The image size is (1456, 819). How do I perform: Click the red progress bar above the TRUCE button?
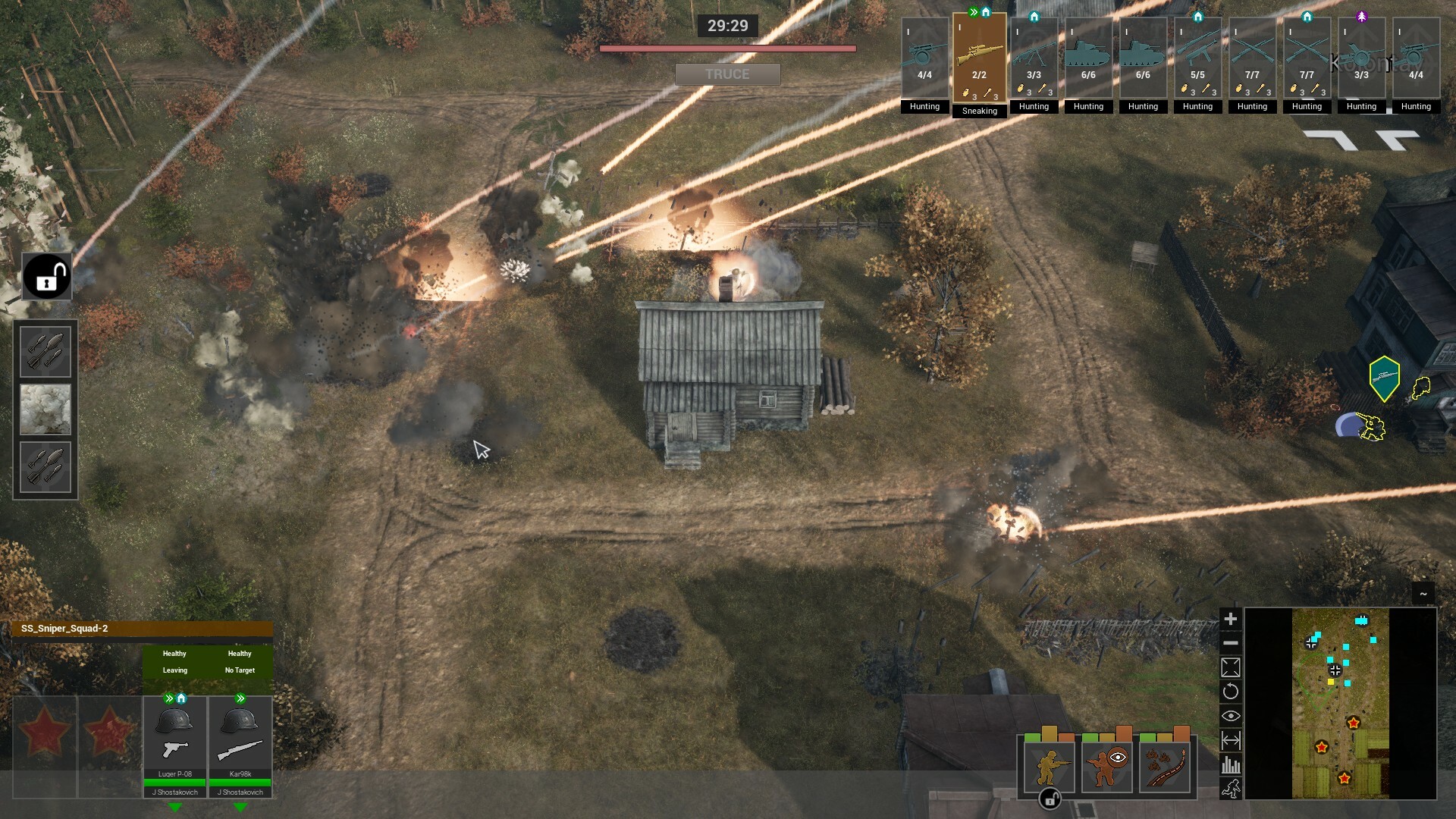727,47
